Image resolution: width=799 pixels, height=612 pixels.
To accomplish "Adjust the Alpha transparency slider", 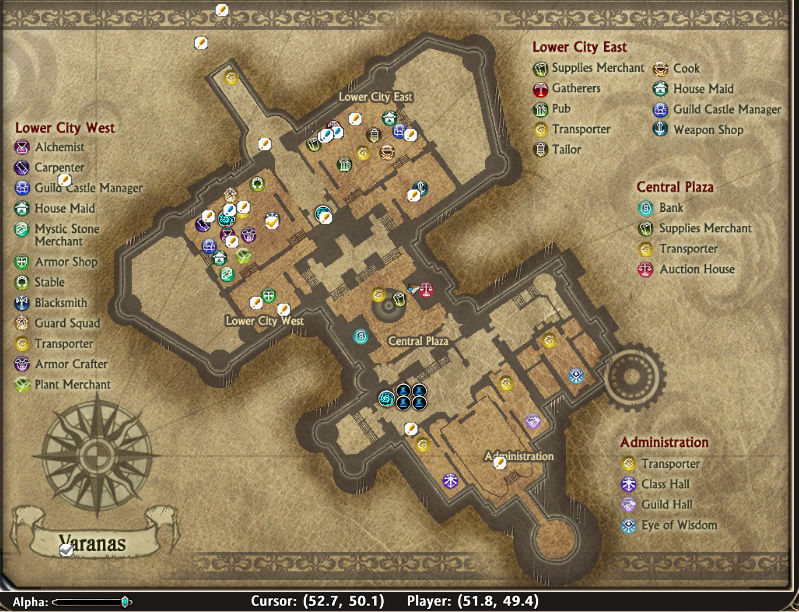I will (x=125, y=602).
